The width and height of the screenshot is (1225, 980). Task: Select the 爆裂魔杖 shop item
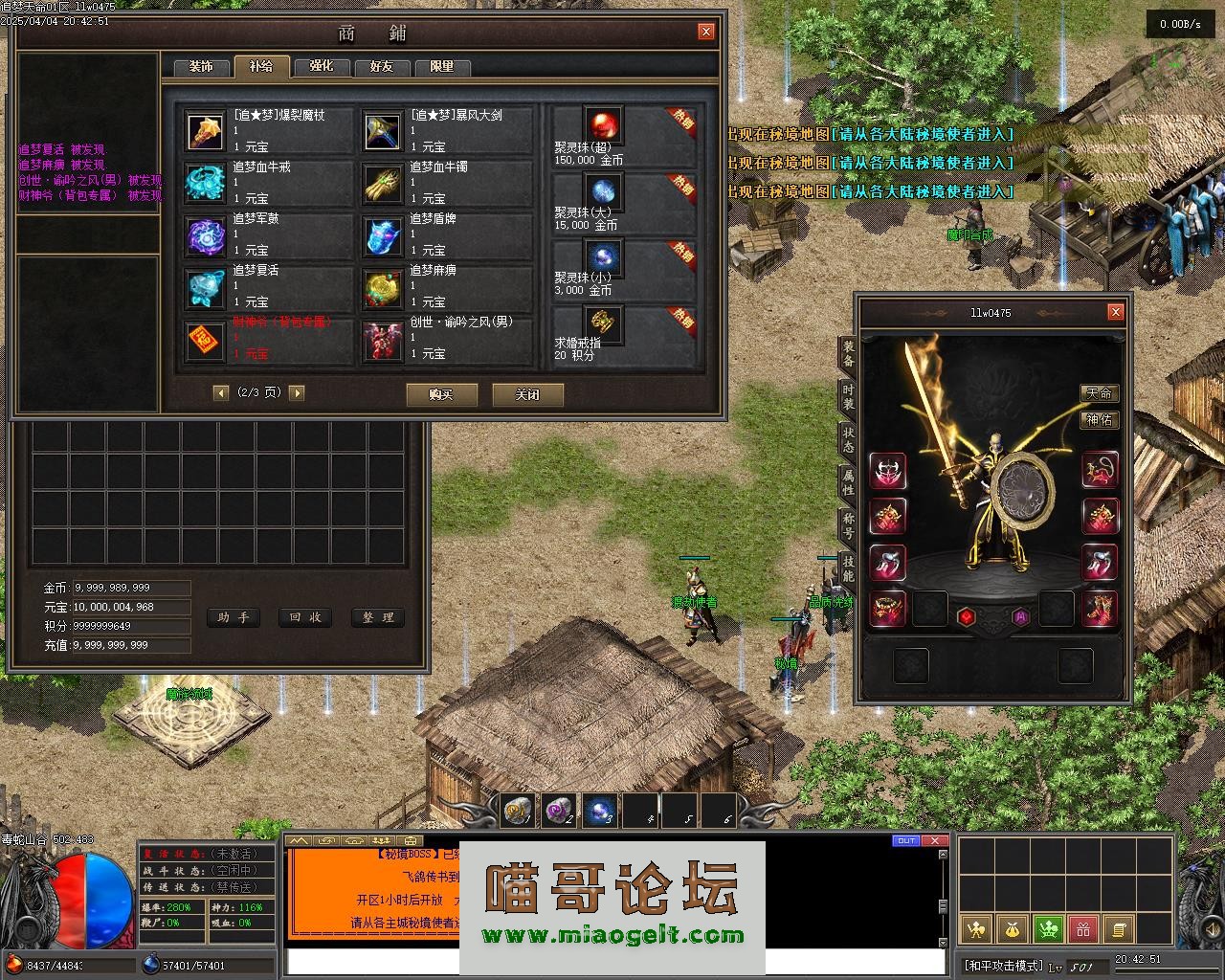click(x=205, y=132)
